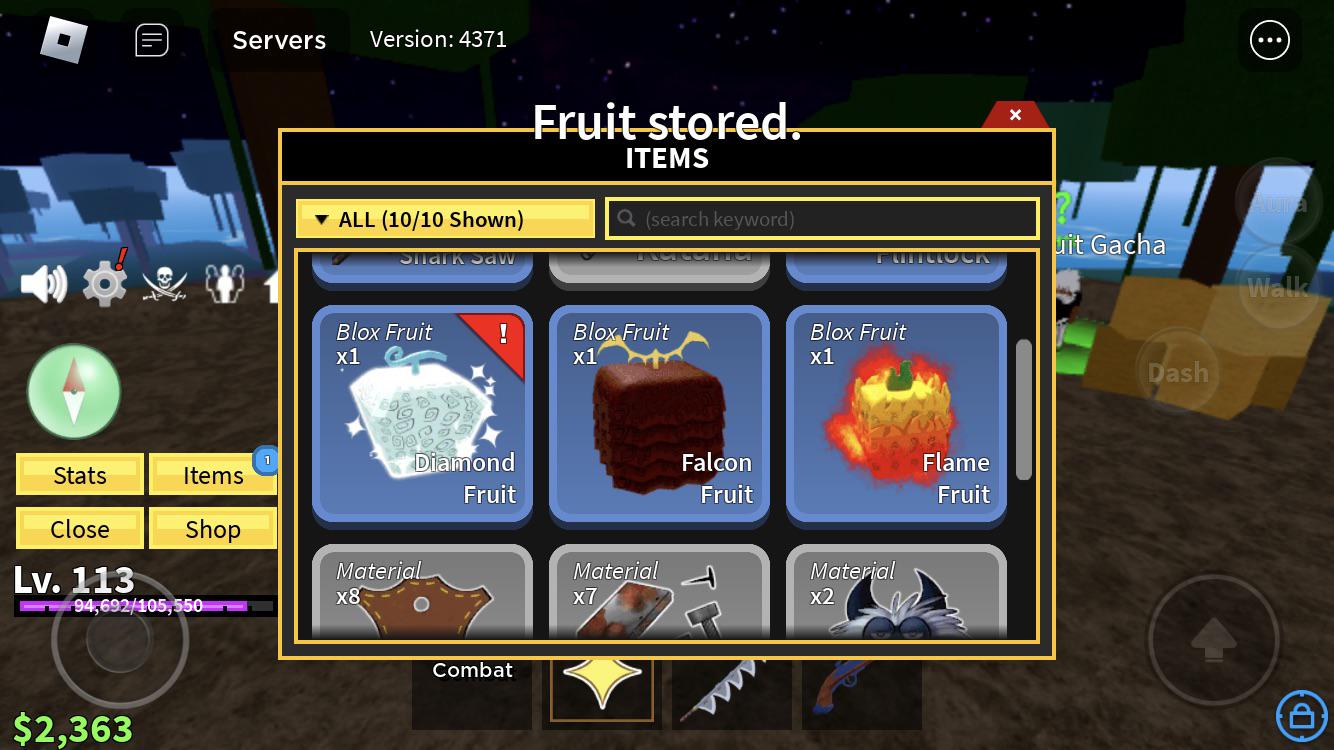This screenshot has height=750, width=1334.
Task: Open the Stats panel
Action: 79,474
